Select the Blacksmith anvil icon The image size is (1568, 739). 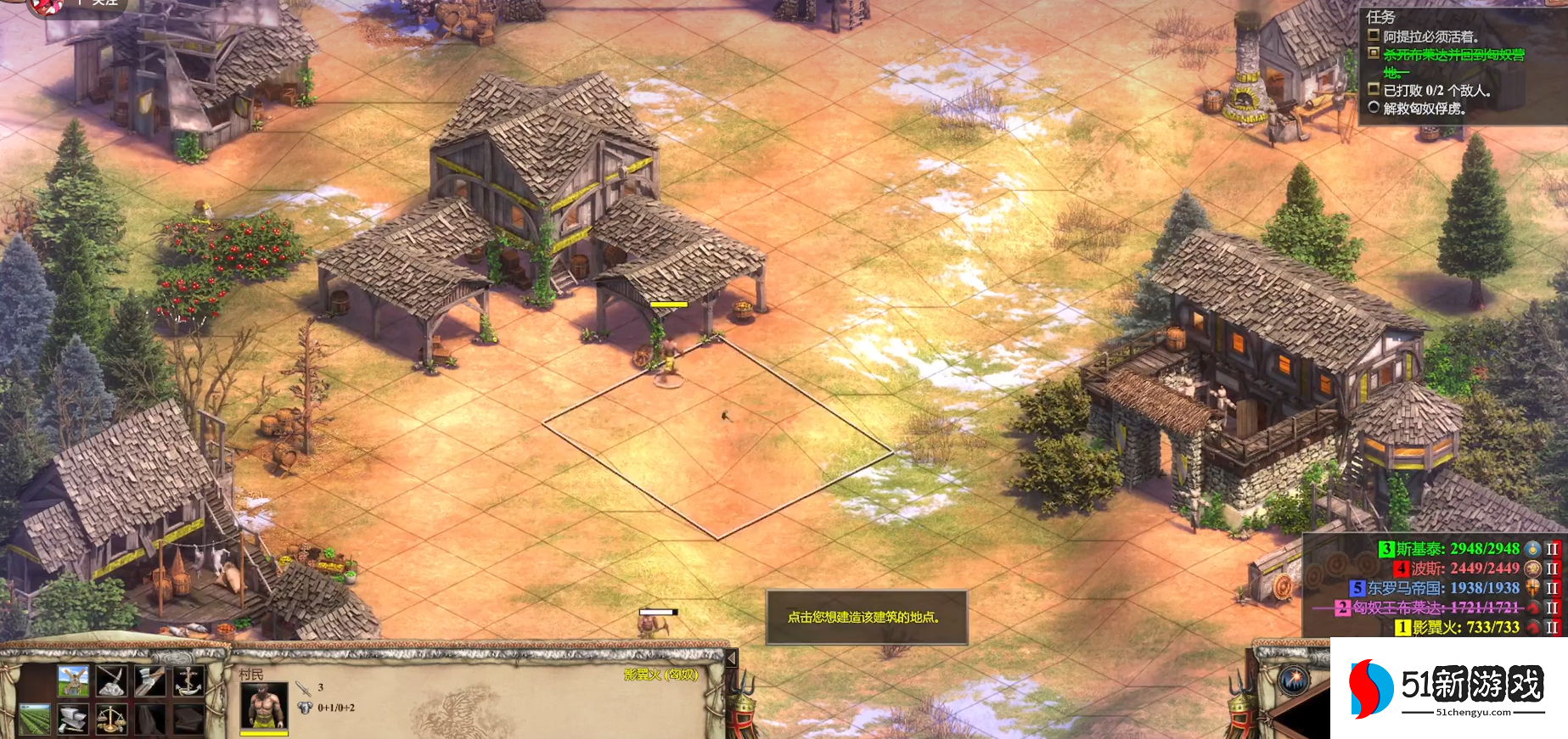coord(73,719)
